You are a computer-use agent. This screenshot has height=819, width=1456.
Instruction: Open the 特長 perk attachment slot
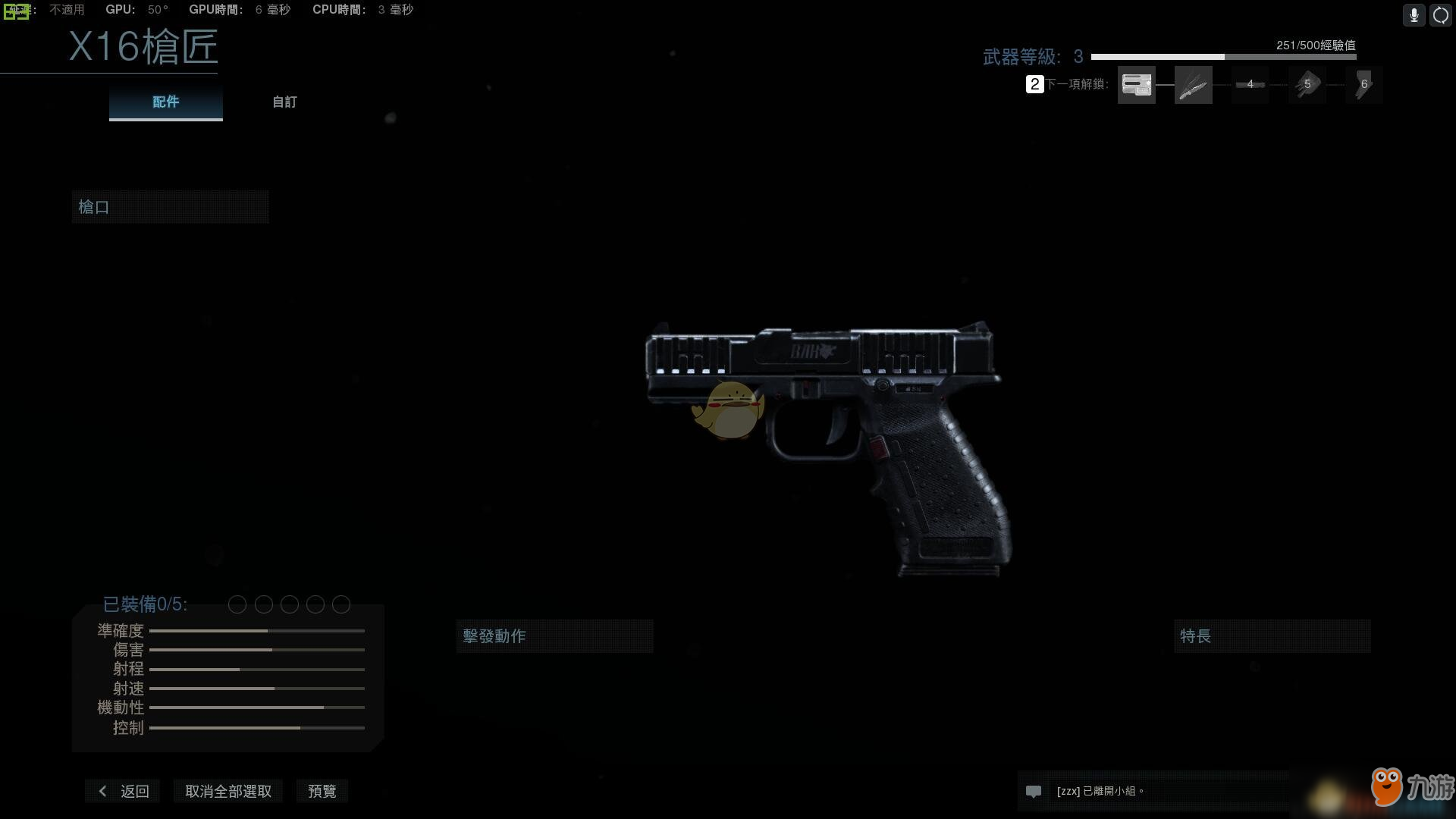pyautogui.click(x=1272, y=636)
